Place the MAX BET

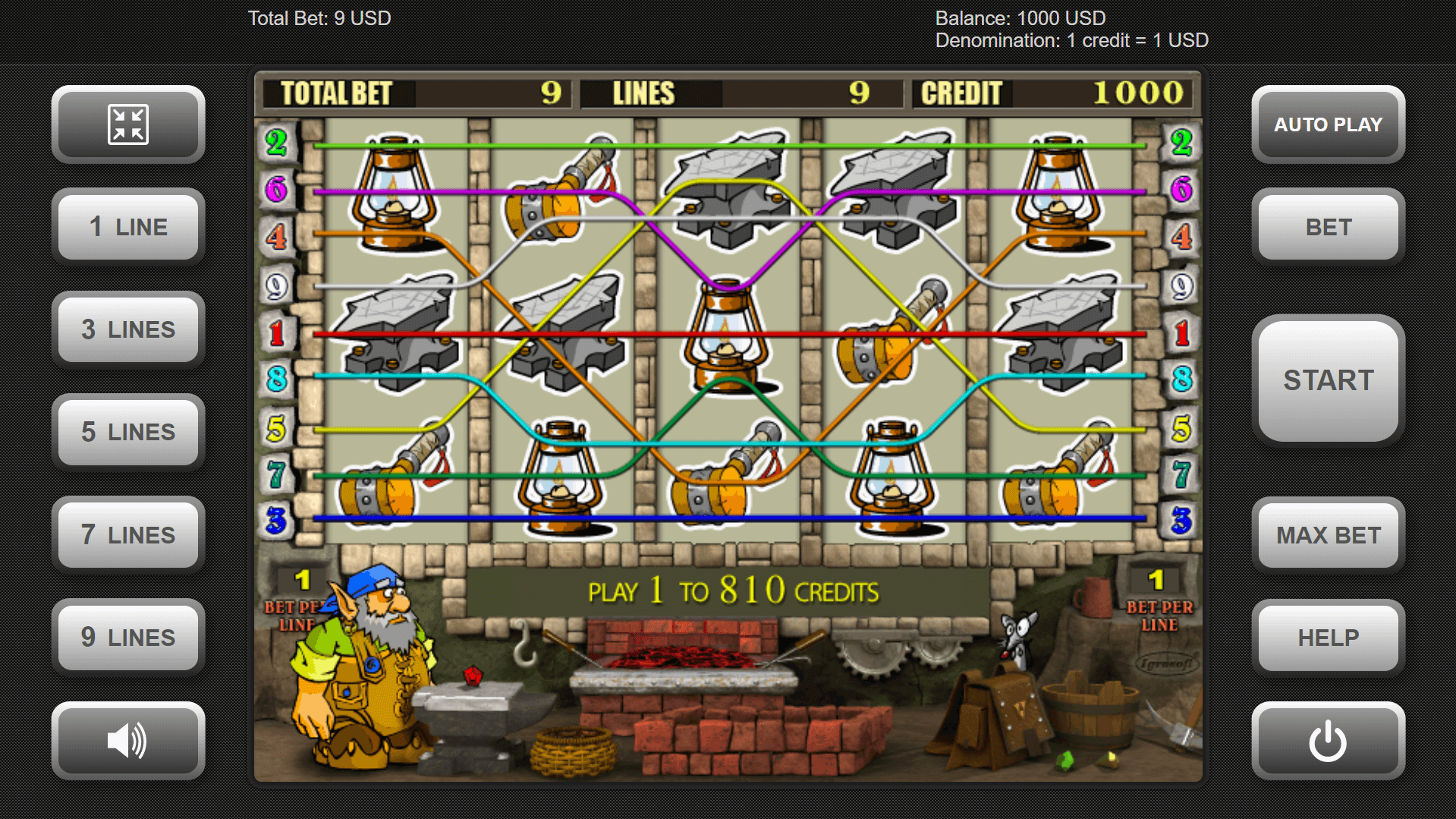1328,534
